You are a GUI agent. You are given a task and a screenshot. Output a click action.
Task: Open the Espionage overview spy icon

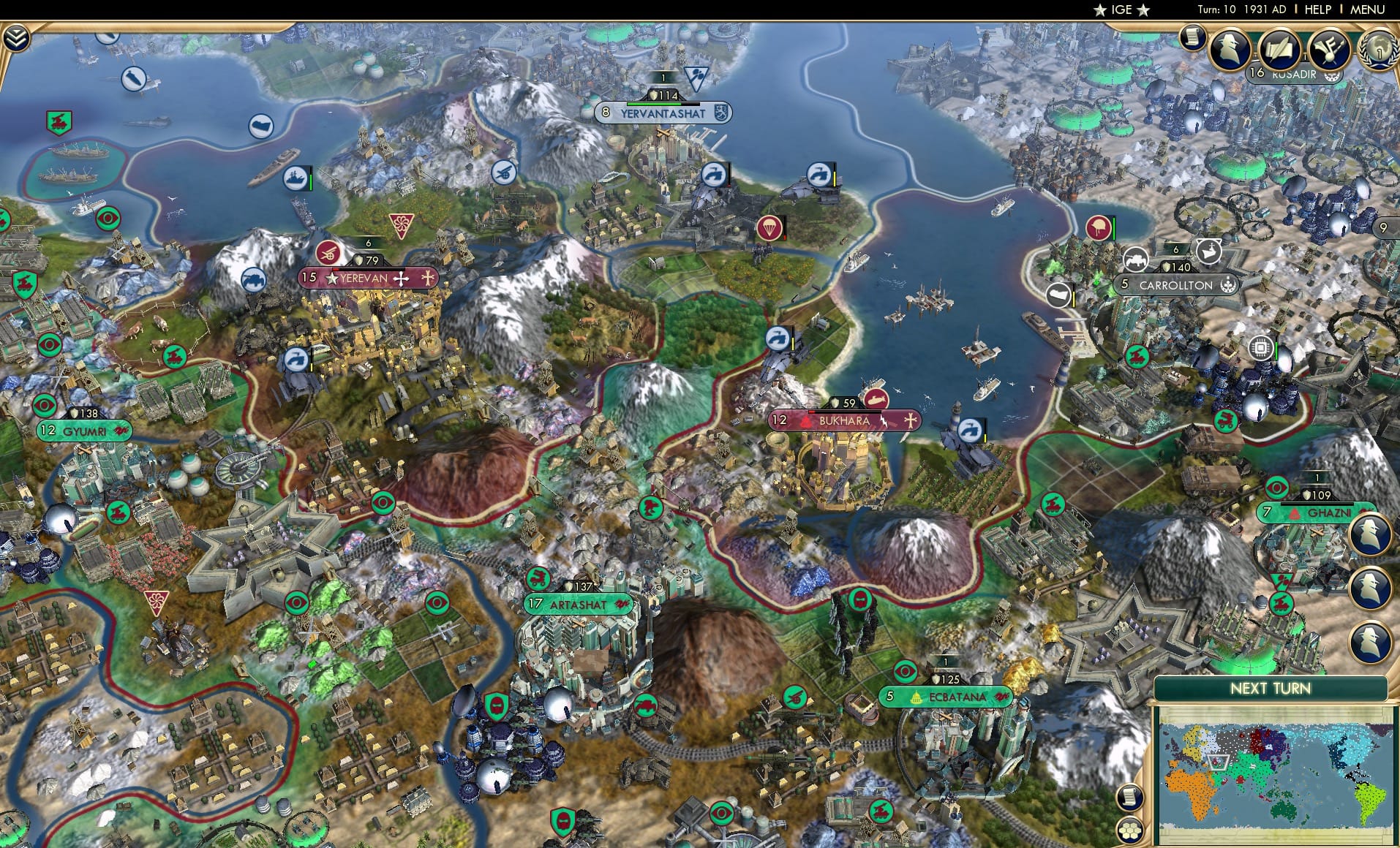(x=1229, y=49)
